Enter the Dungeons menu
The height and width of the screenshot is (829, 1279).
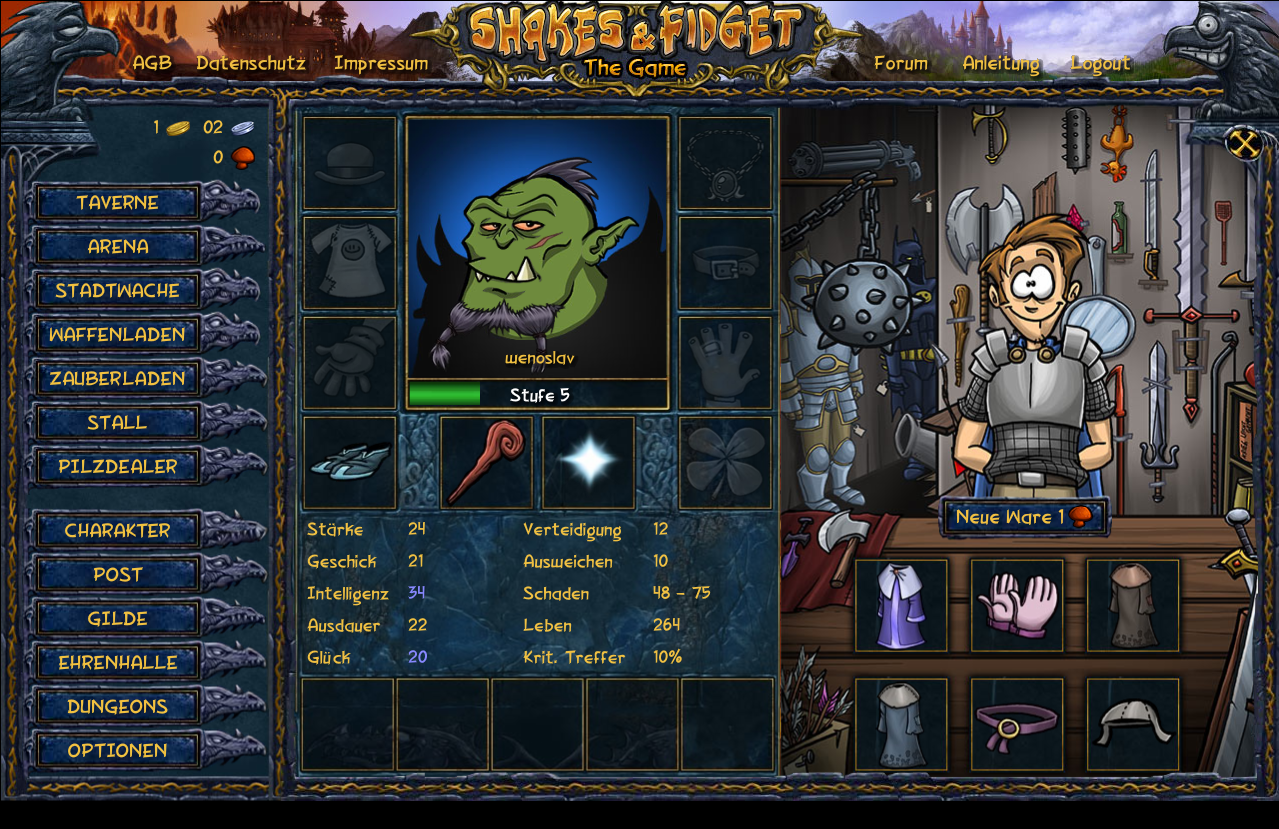point(117,707)
